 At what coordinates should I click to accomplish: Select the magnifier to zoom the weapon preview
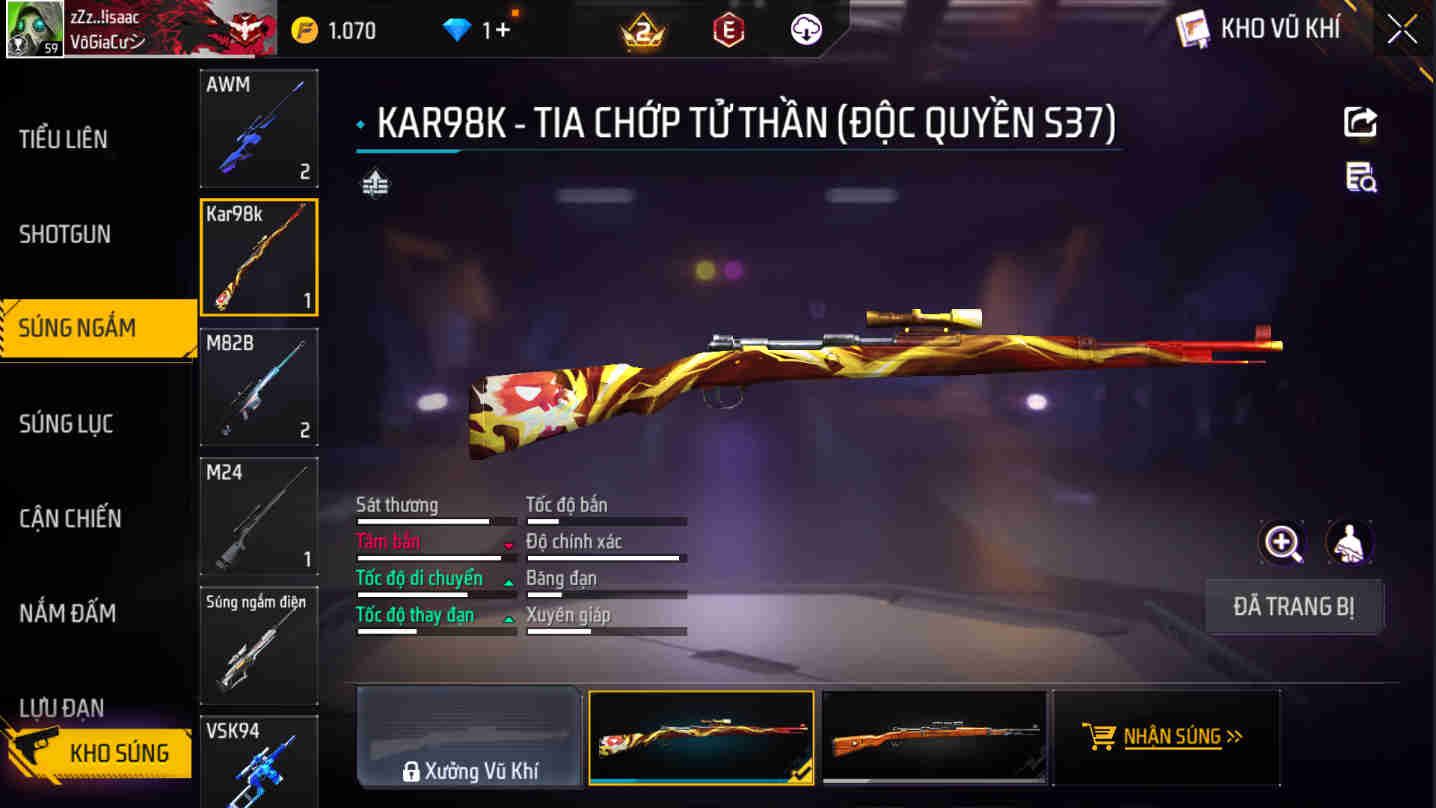click(1281, 541)
